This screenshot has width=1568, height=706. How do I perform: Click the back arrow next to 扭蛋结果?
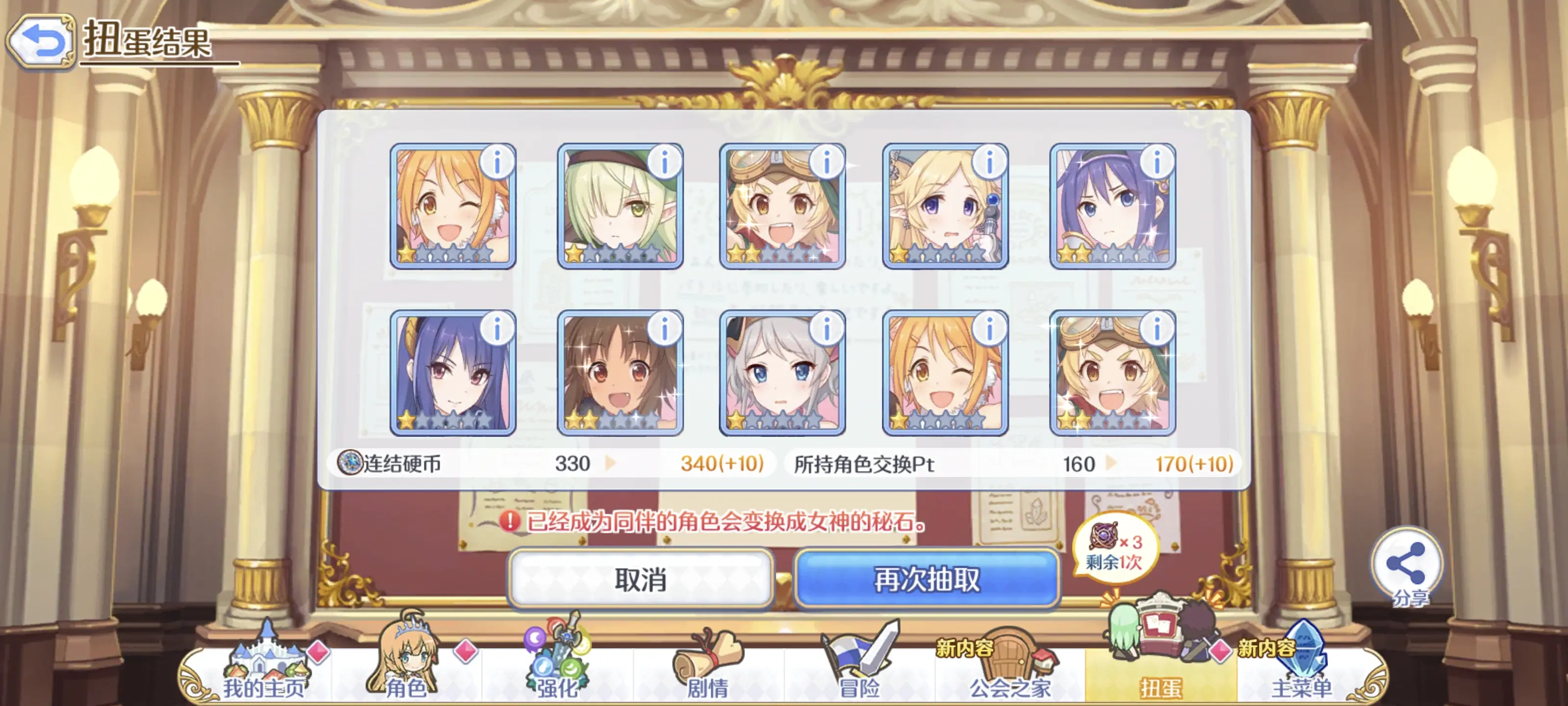(x=41, y=40)
